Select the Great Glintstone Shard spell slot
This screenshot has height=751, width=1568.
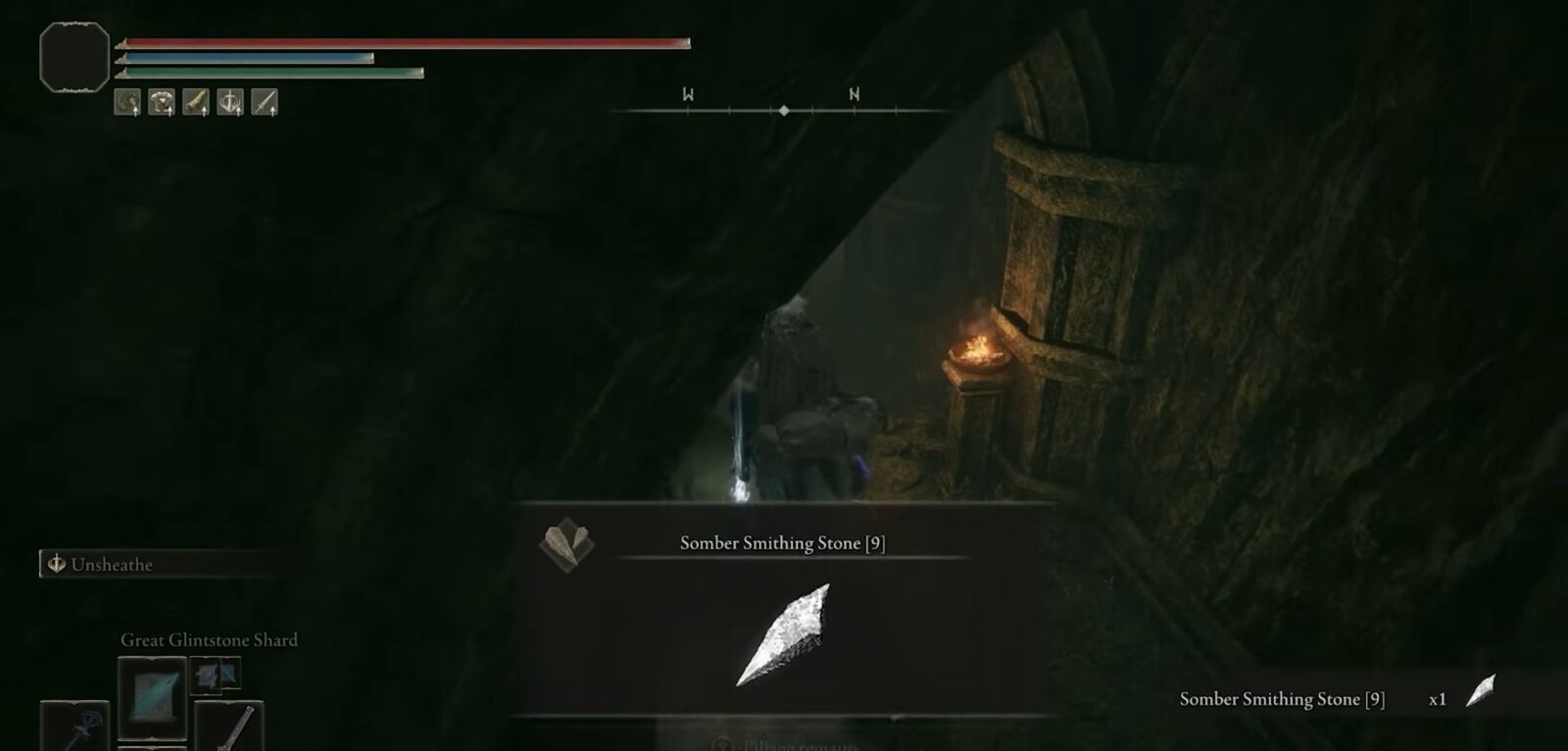tap(152, 697)
